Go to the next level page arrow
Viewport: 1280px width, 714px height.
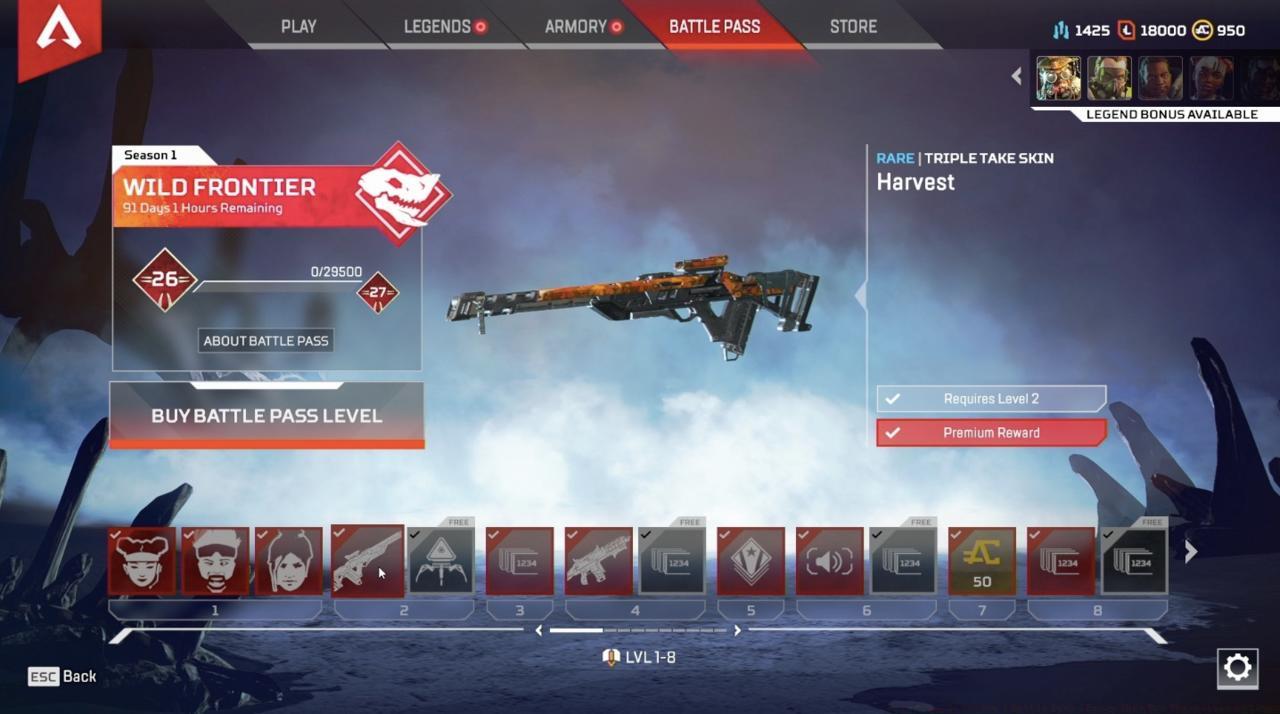tap(738, 631)
